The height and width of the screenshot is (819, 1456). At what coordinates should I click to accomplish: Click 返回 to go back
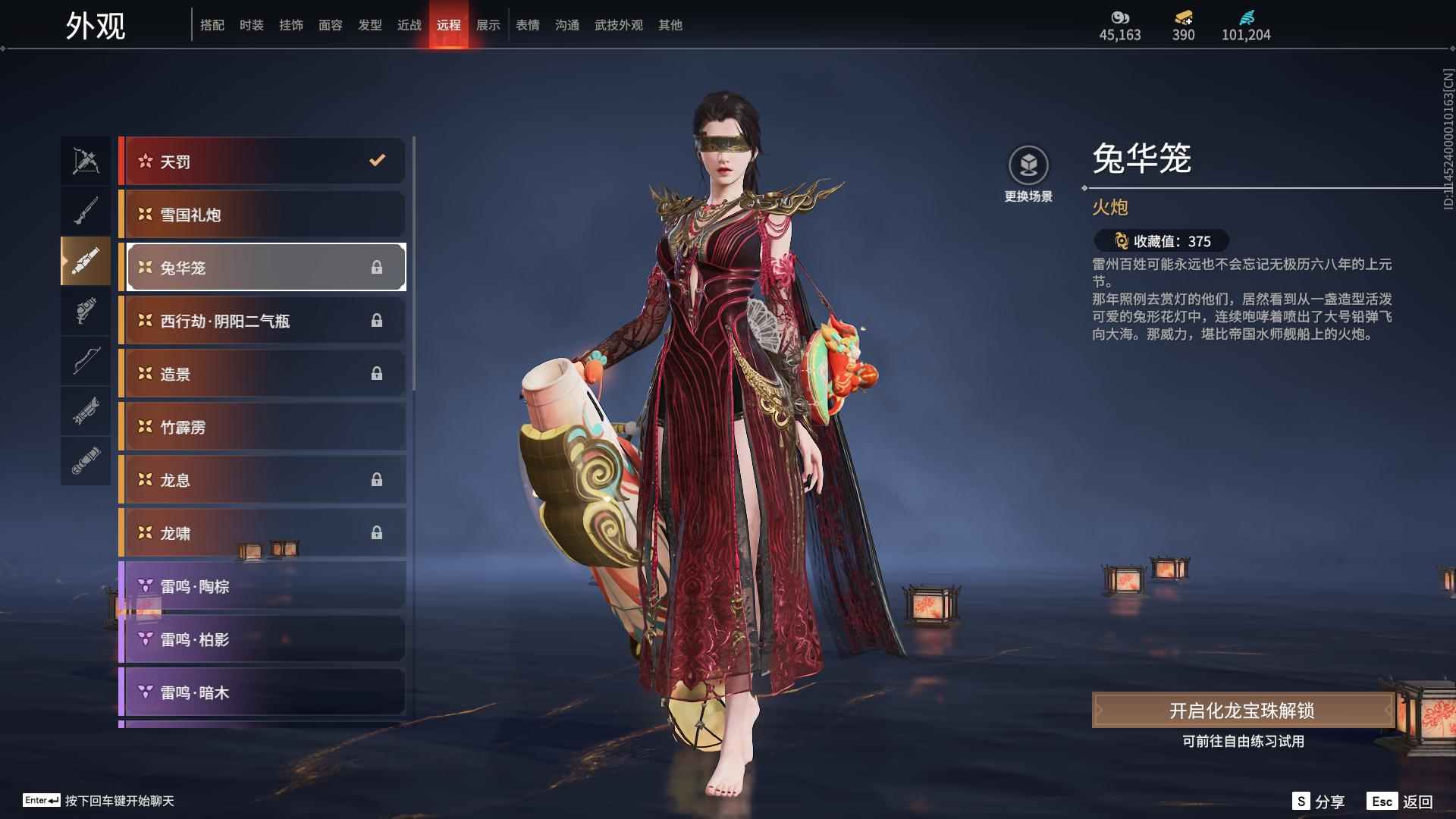pyautogui.click(x=1400, y=802)
